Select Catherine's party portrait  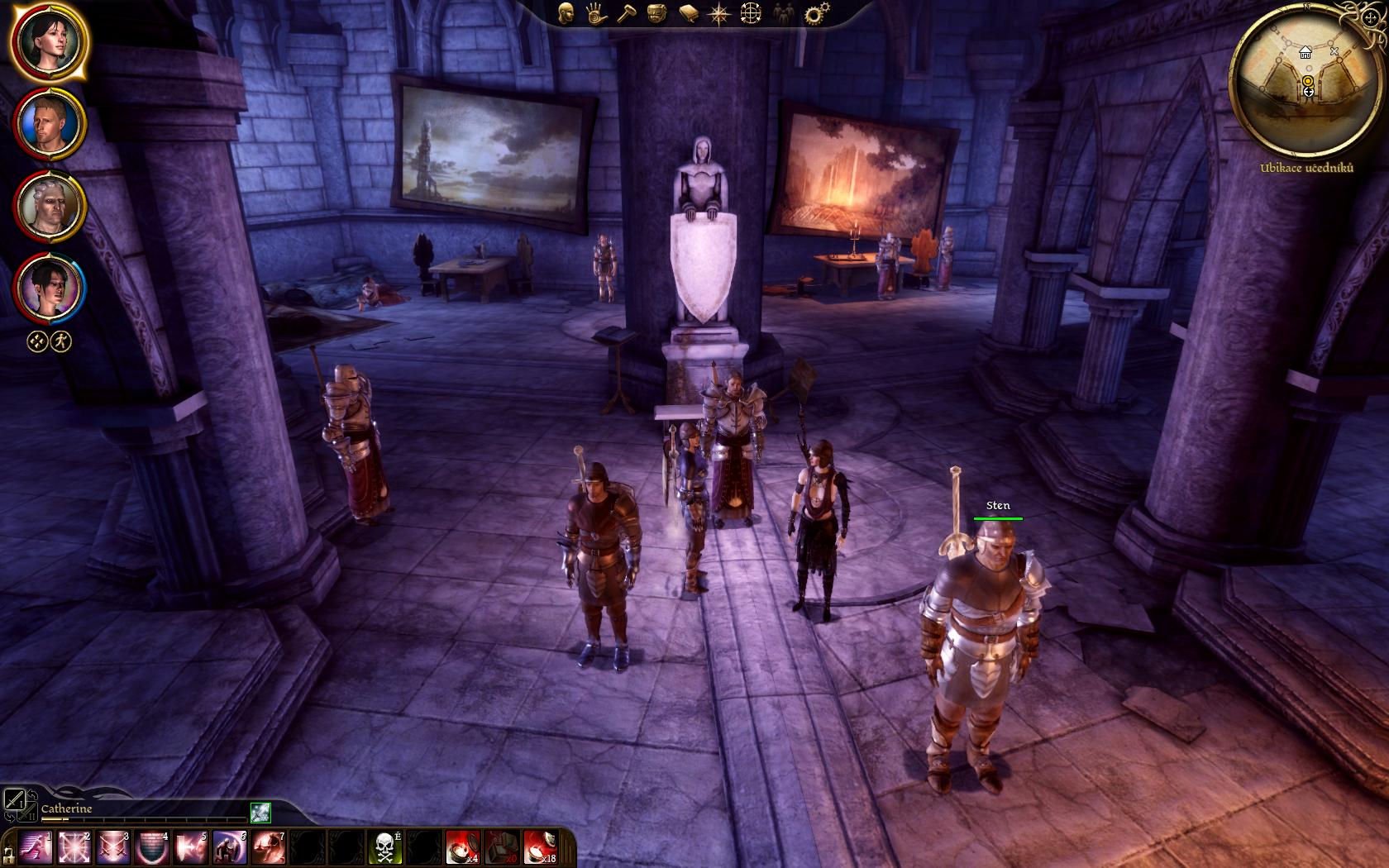click(x=48, y=41)
